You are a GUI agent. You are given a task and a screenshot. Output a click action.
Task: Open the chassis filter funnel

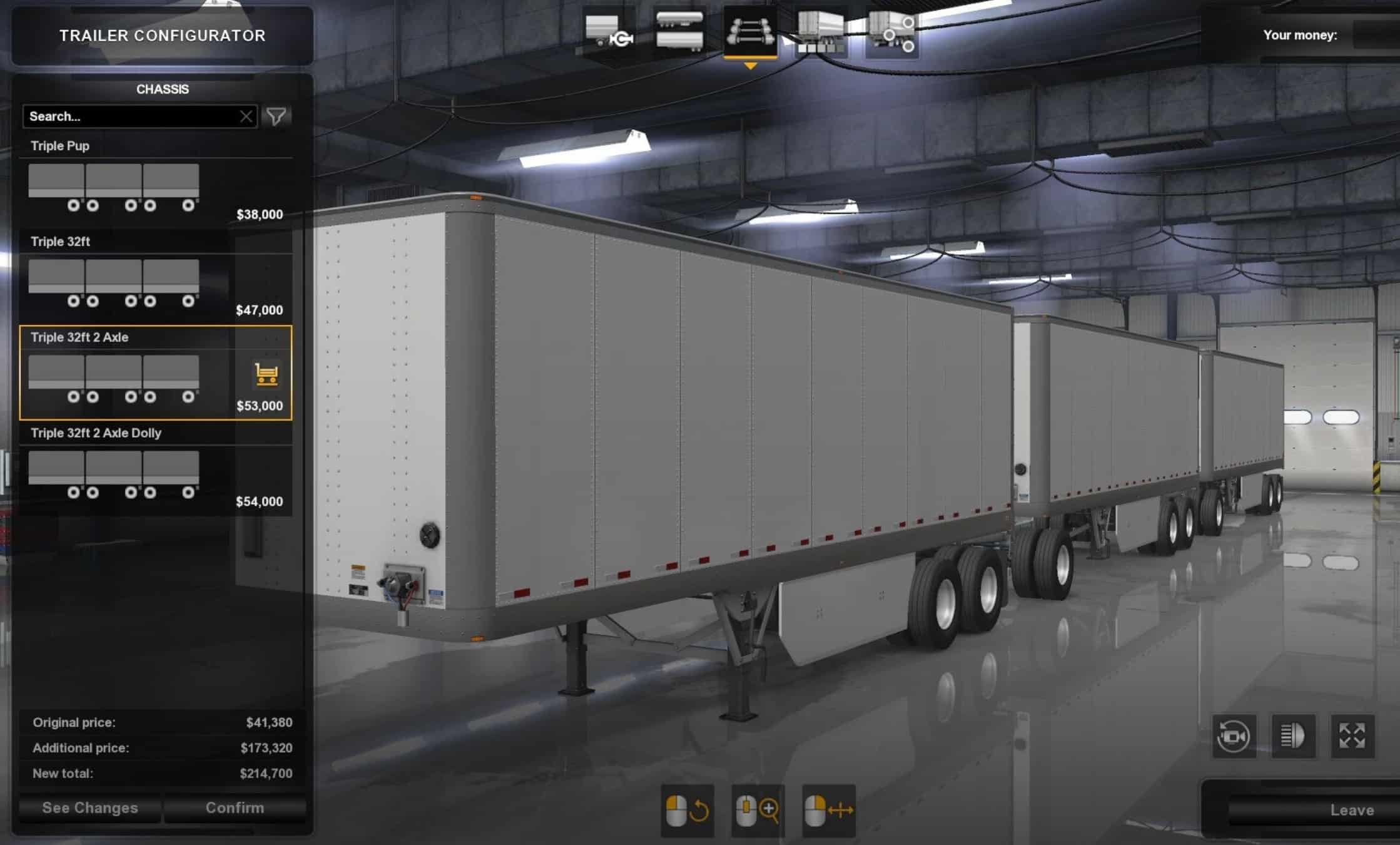point(276,116)
